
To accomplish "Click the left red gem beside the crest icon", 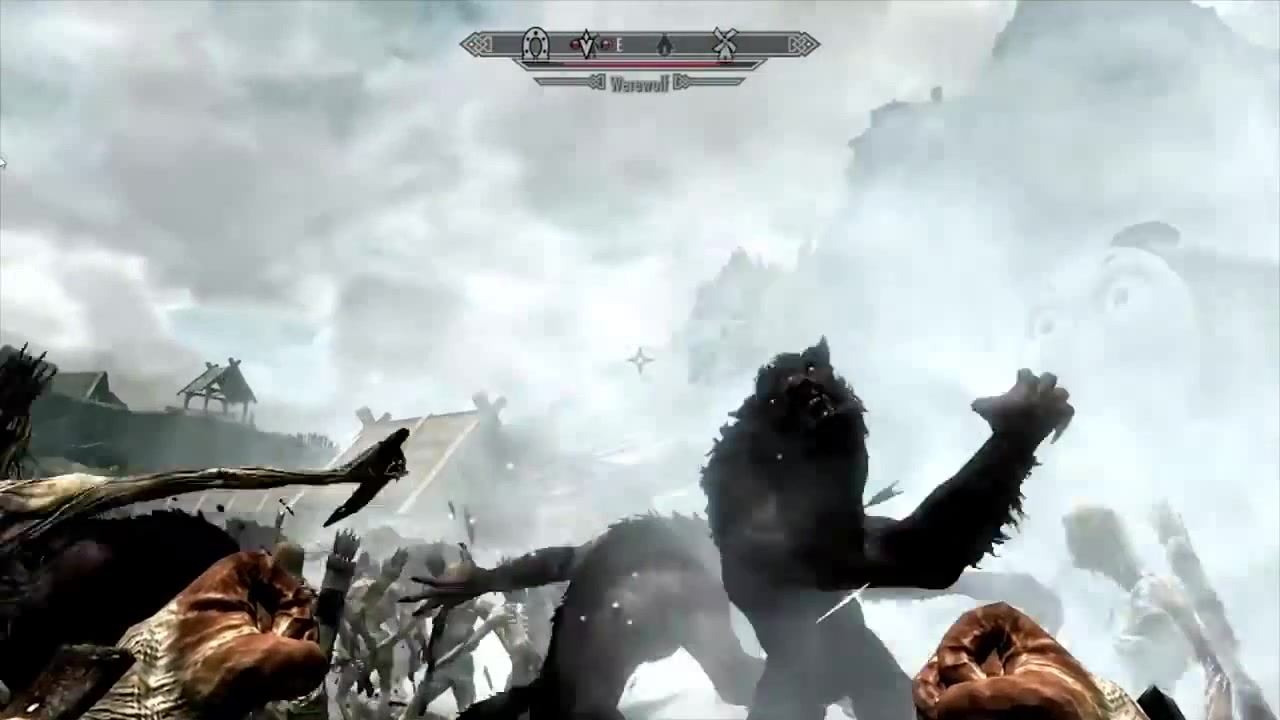I will coord(575,44).
